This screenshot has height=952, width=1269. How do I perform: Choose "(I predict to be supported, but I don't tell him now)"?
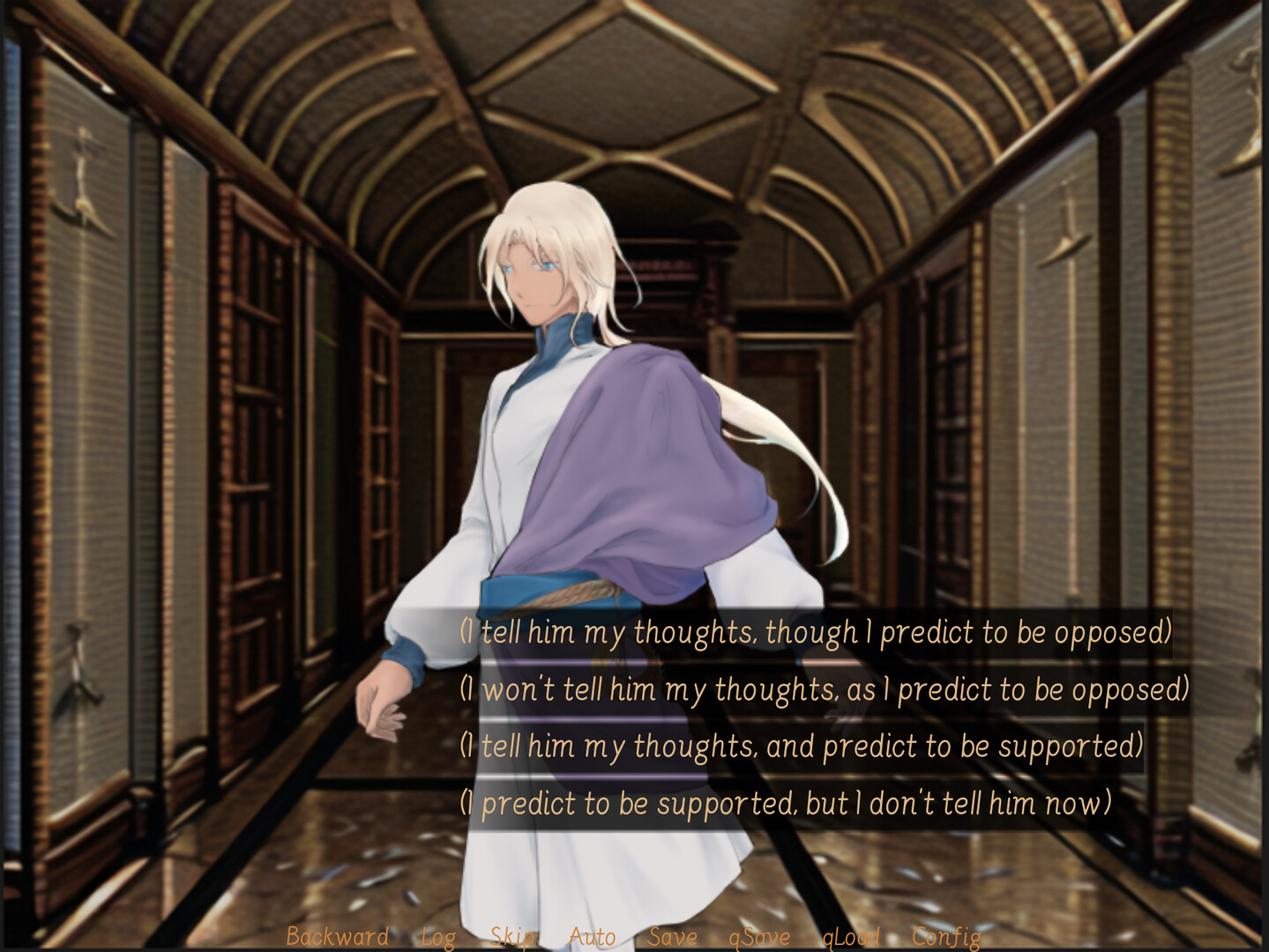click(x=785, y=802)
